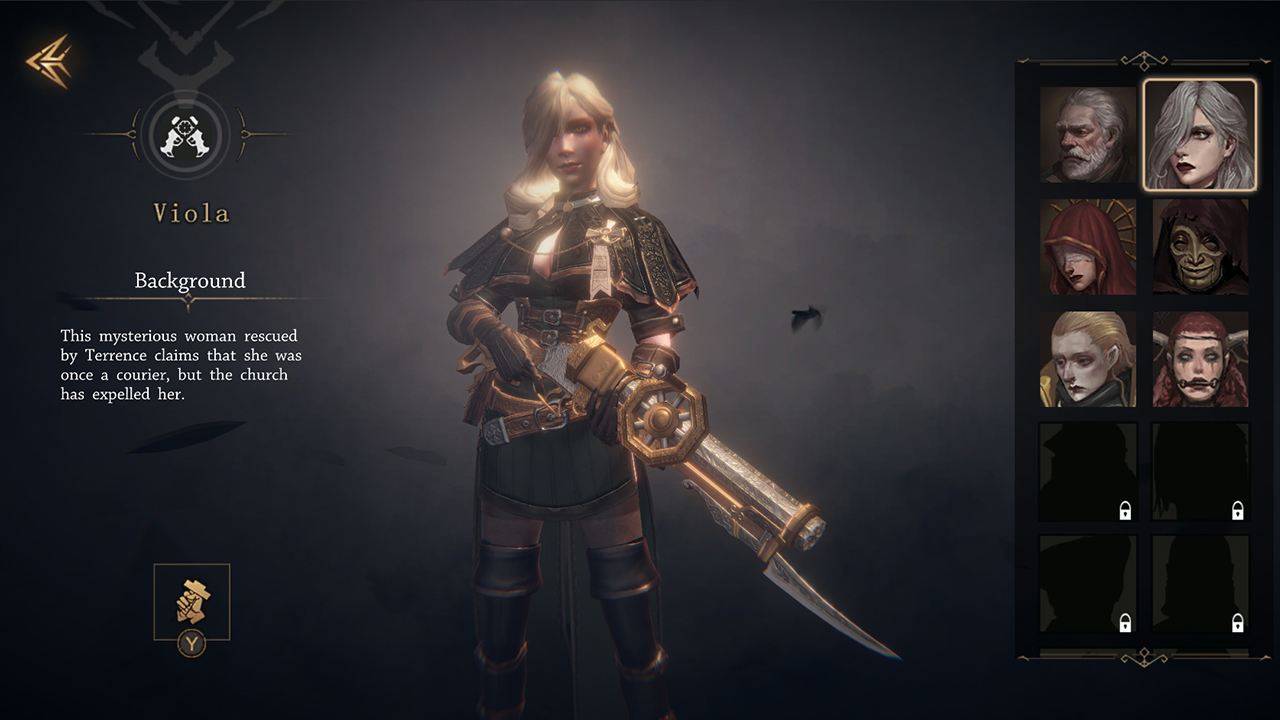
Task: Select the pale blonde character portrait
Action: (x=1088, y=359)
